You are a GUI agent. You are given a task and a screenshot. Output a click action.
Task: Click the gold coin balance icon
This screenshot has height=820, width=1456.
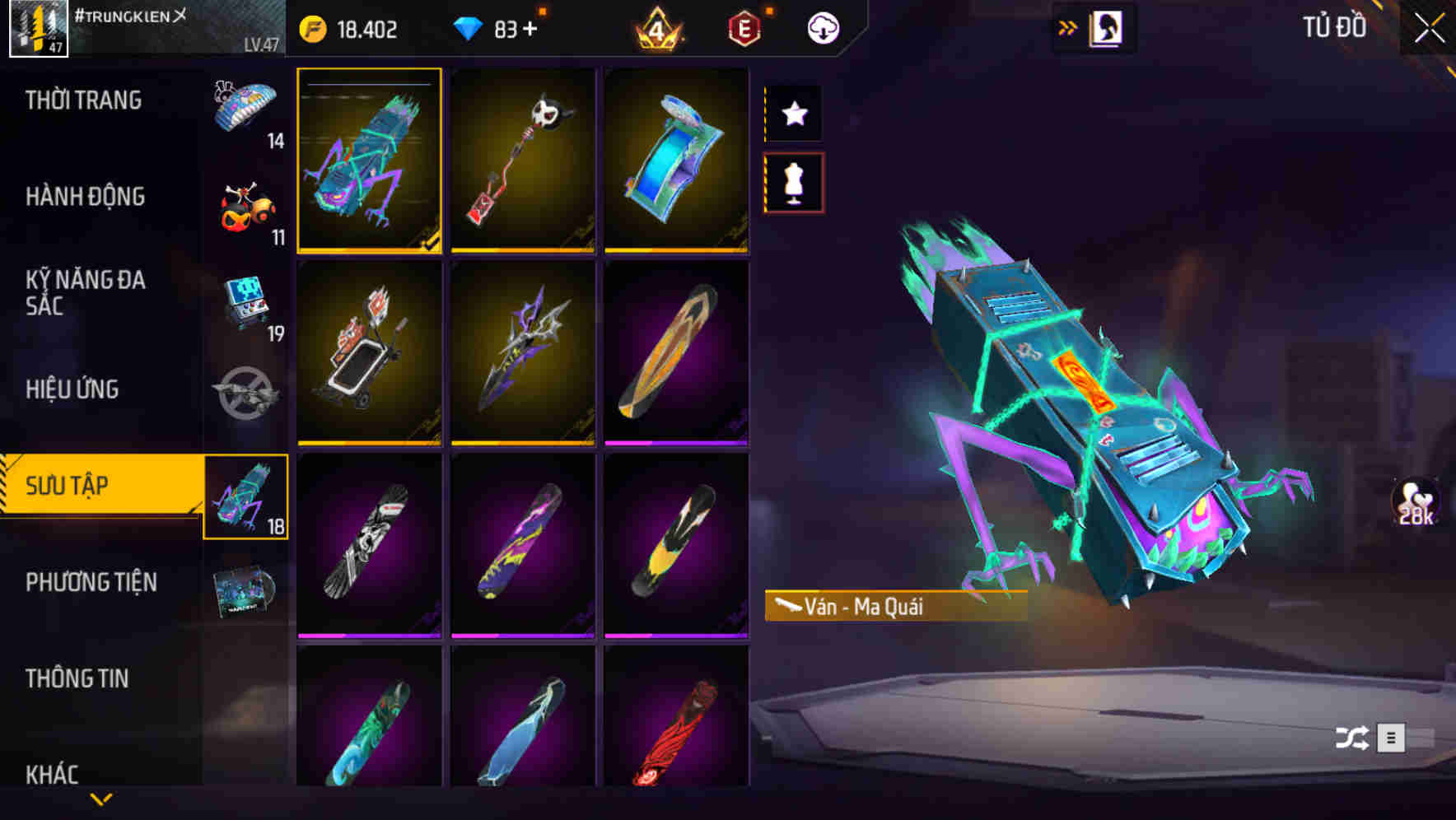313,27
